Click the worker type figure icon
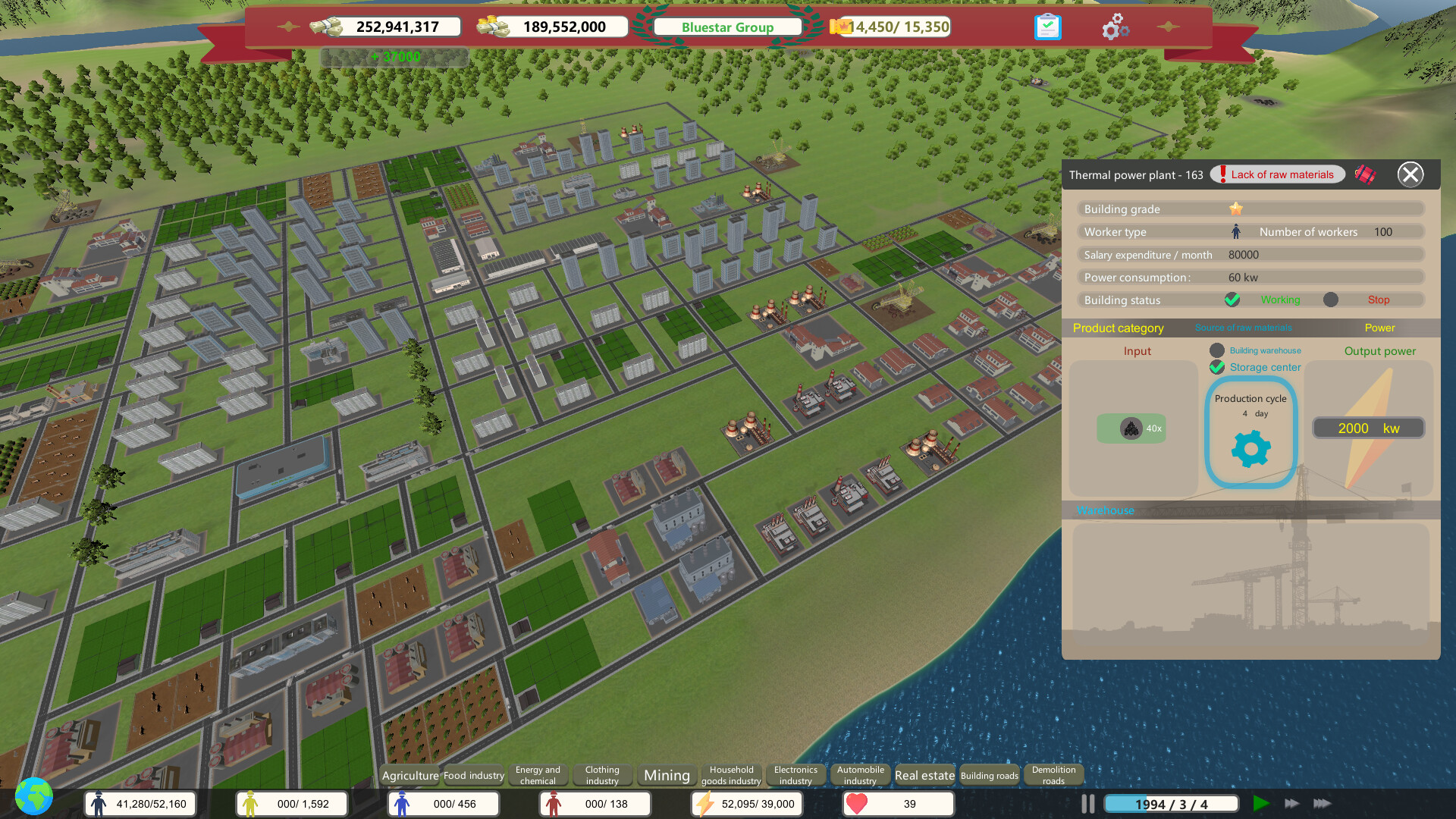 click(1235, 231)
